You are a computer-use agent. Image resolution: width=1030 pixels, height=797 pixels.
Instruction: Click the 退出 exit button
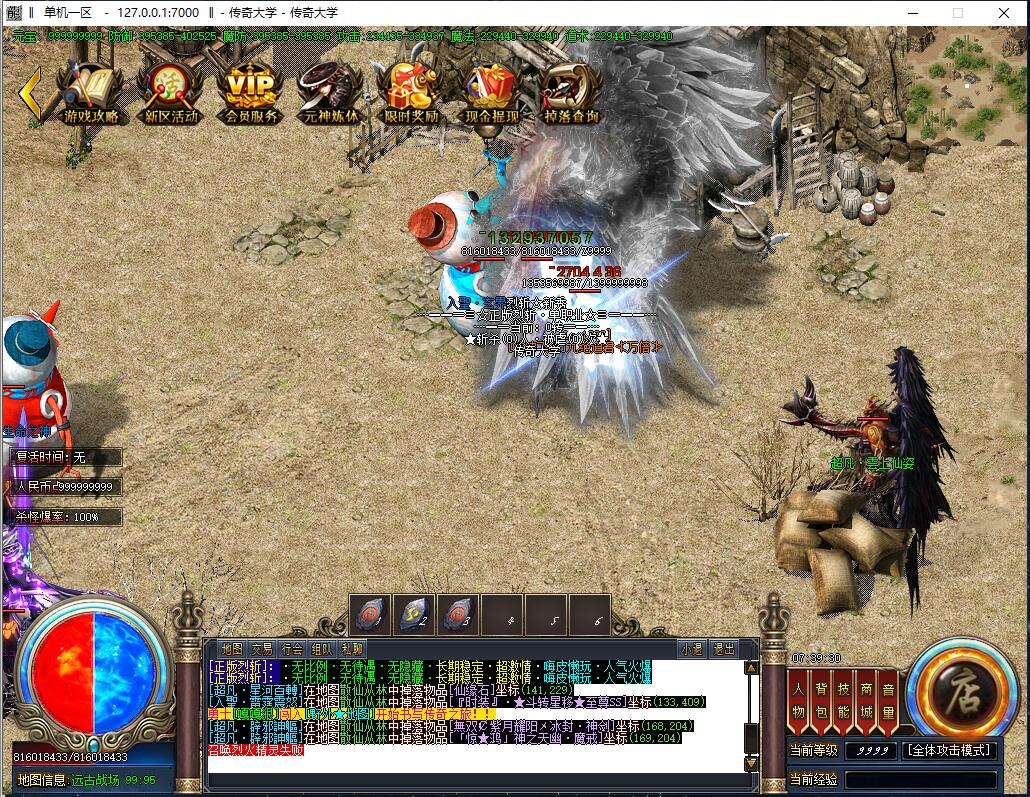pyautogui.click(x=723, y=648)
